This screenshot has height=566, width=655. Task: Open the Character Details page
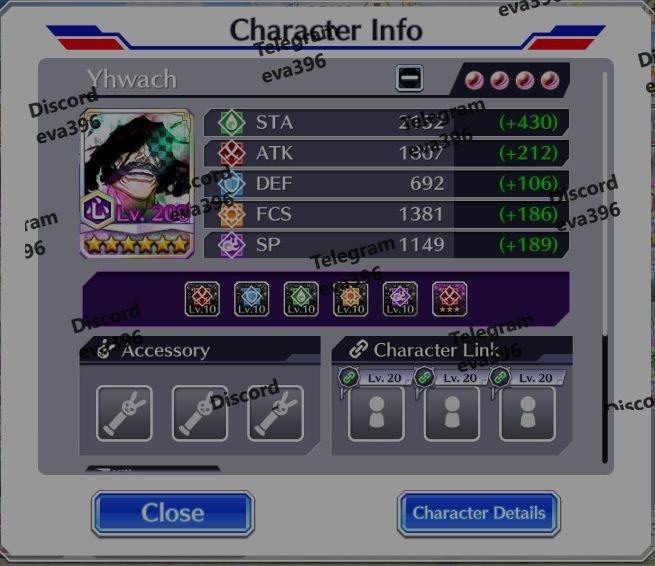pos(478,513)
